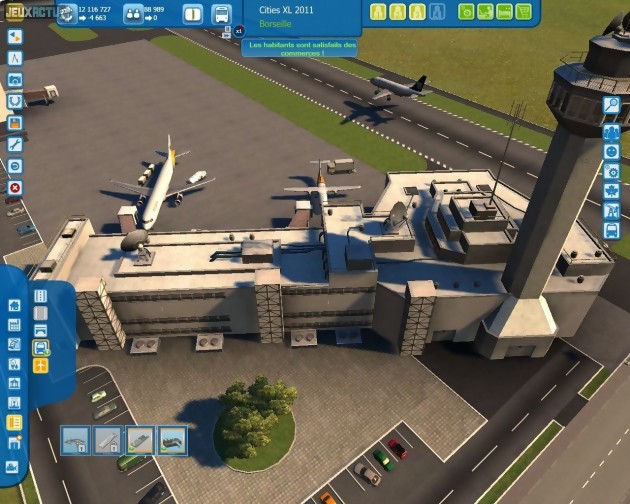Viewport: 630px width, 504px height.
Task: Select the bus transit submenu icon
Action: [41, 348]
